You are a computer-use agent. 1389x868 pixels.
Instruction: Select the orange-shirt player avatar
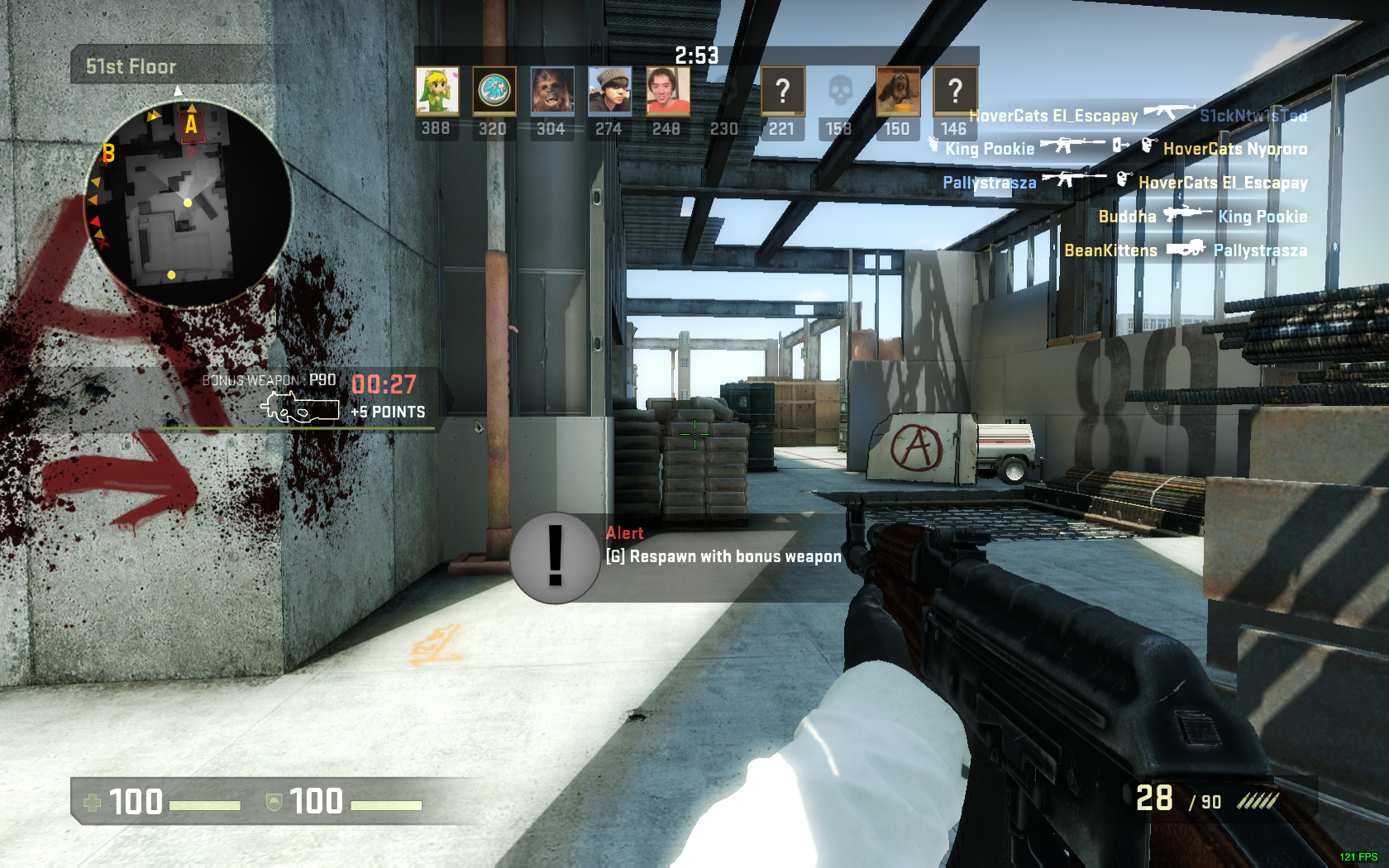pos(666,91)
